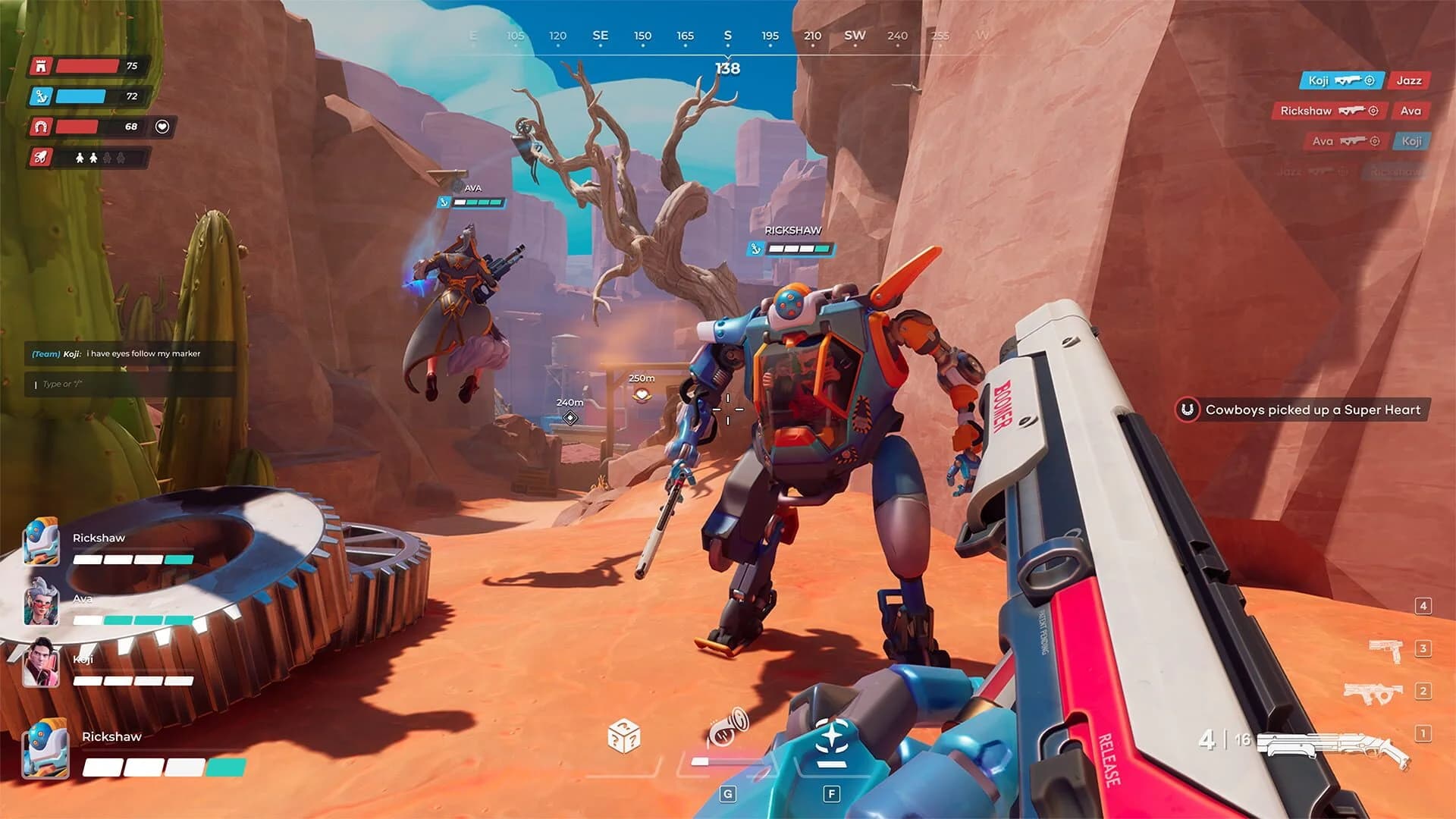1456x819 pixels.
Task: Click the chat text input field
Action: click(x=129, y=385)
